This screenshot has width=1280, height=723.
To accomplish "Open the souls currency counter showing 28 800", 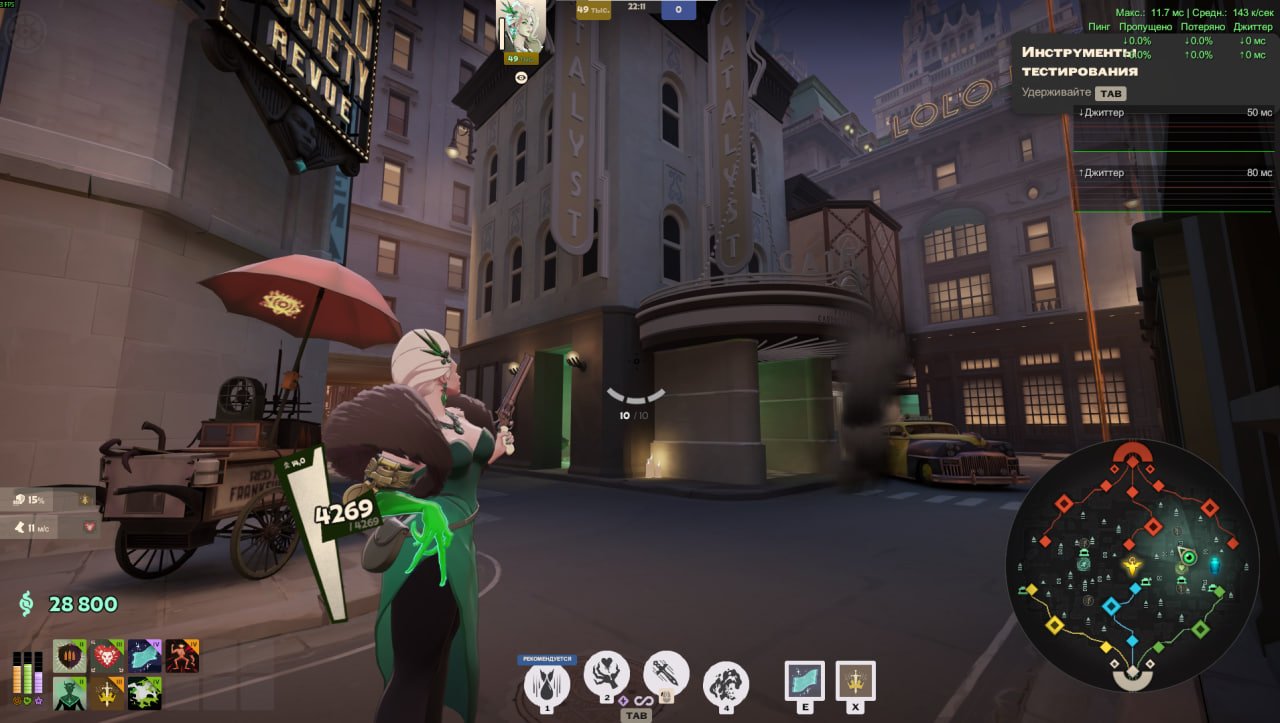I will coord(68,604).
